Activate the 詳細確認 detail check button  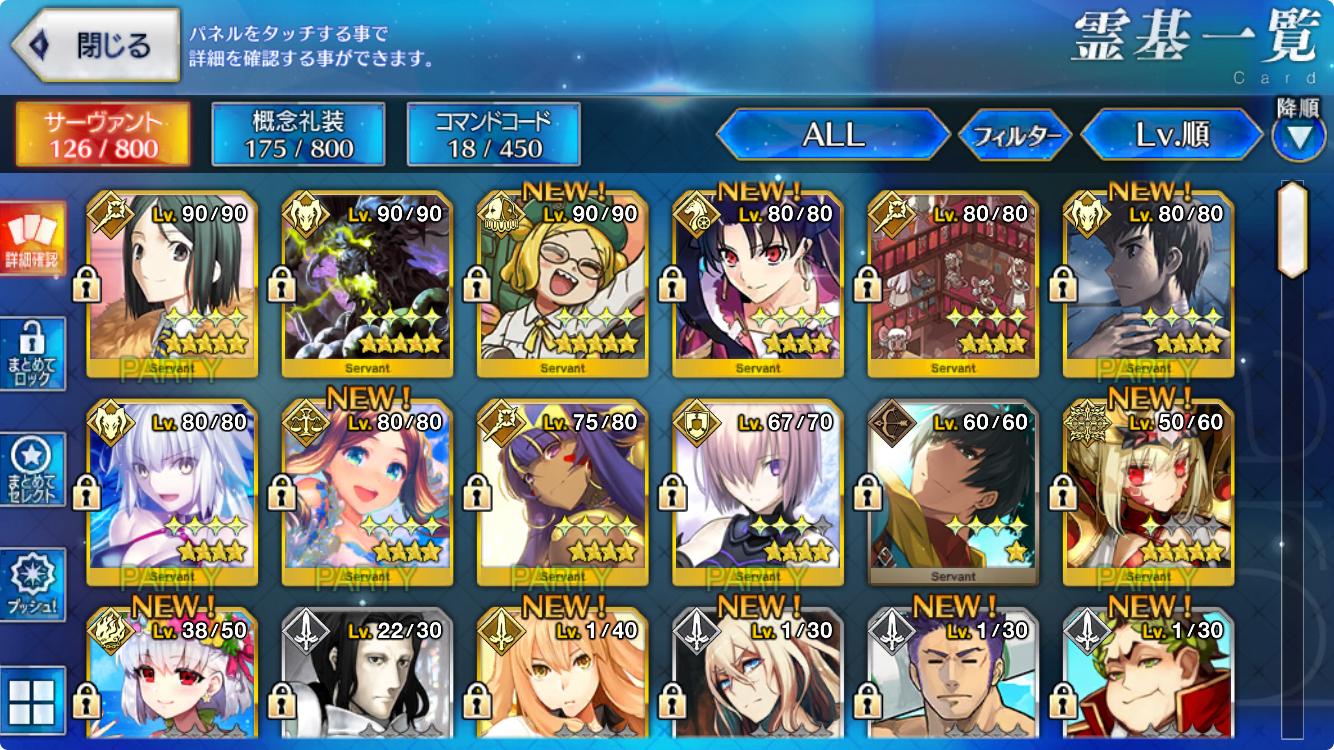click(32, 240)
